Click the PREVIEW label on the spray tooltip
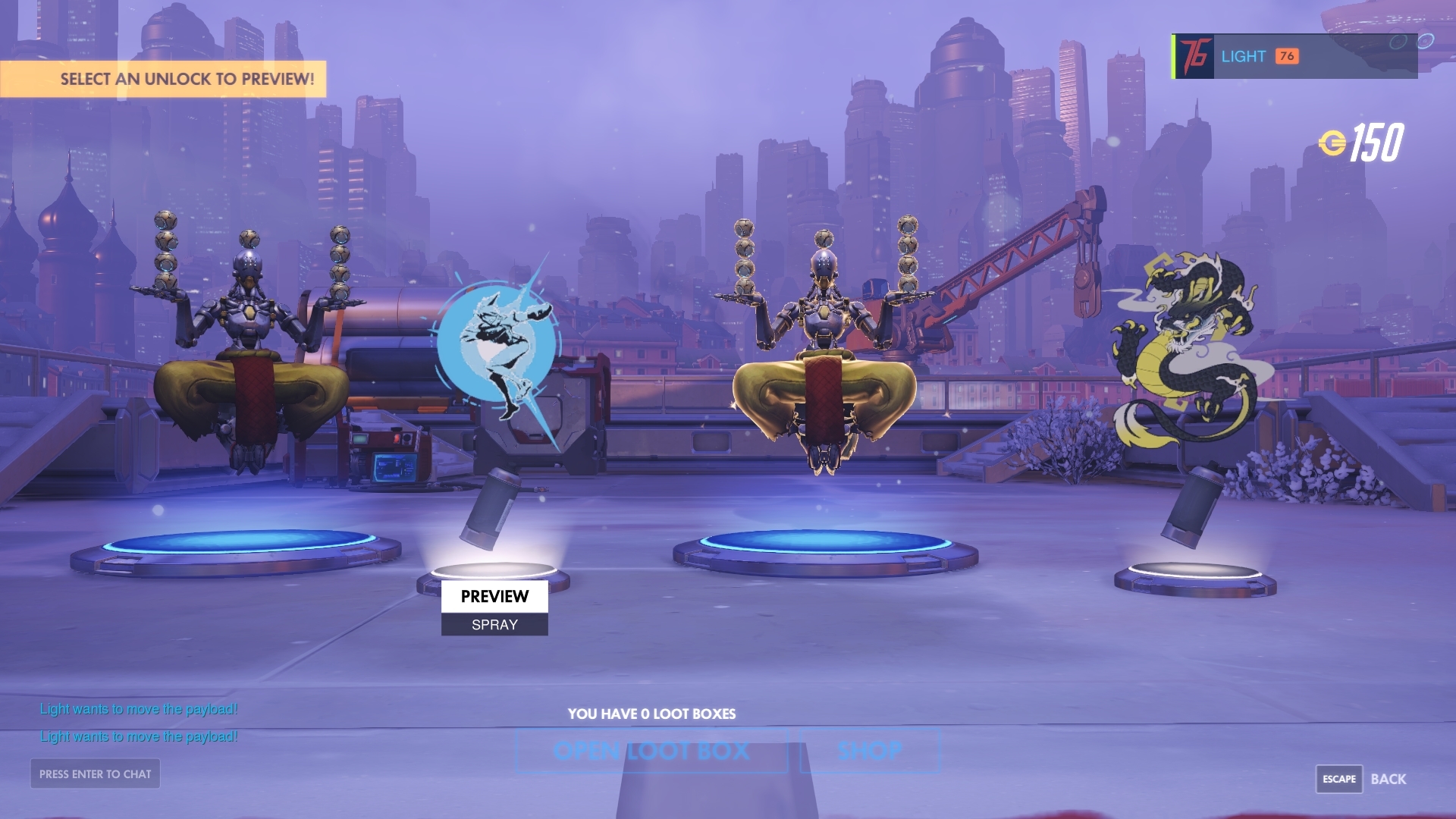 point(494,597)
